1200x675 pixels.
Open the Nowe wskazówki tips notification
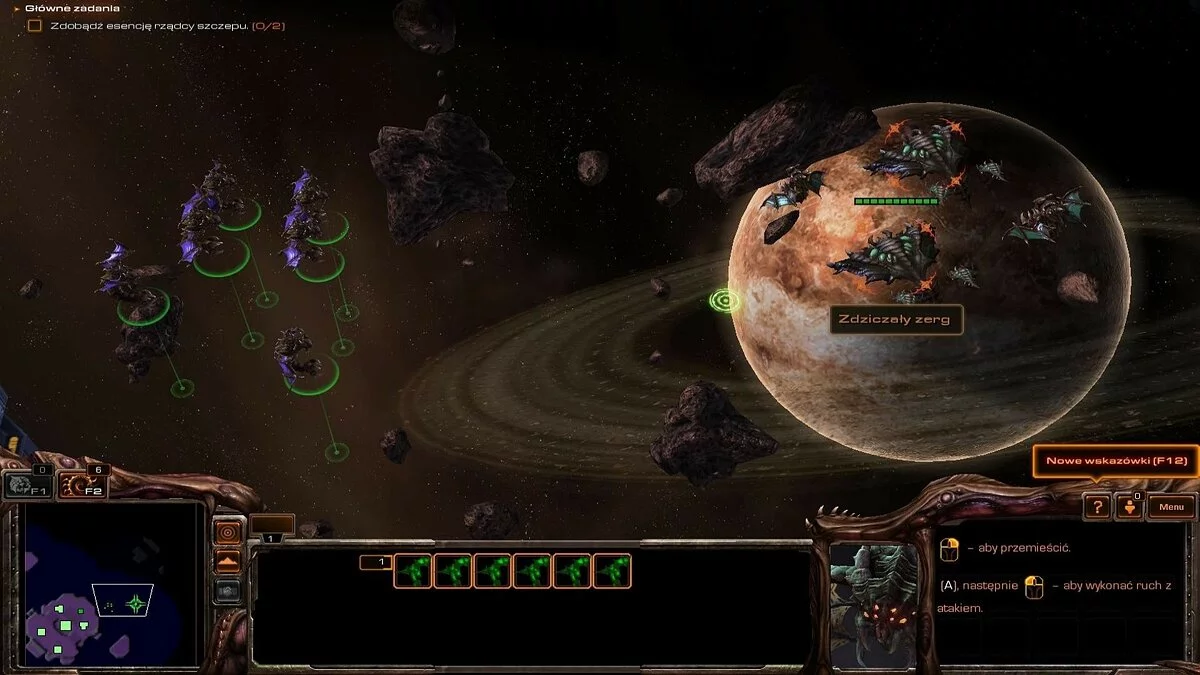(1114, 461)
